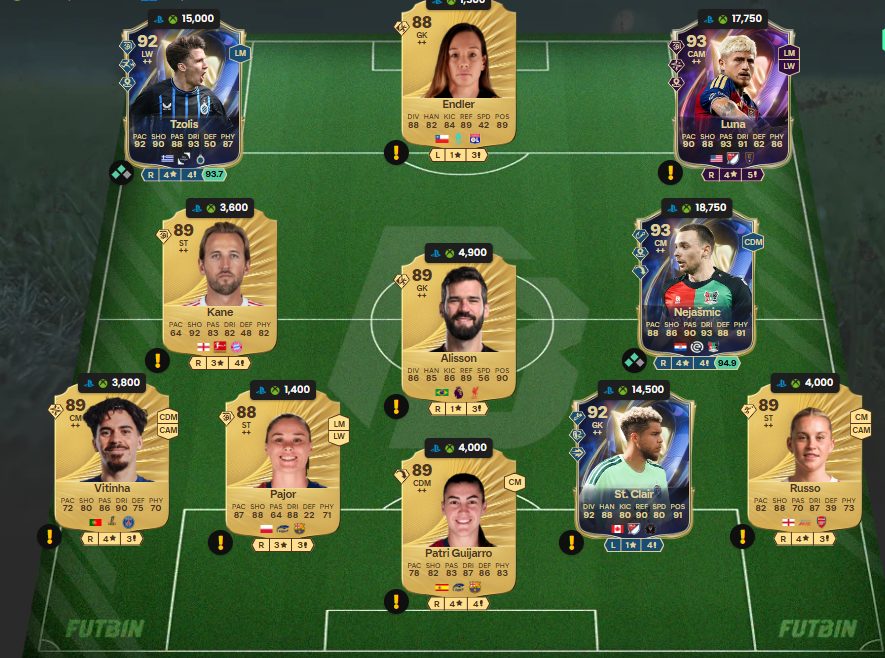Click the chemistry style icon beside Nejašmić
Image resolution: width=885 pixels, height=658 pixels.
pyautogui.click(x=634, y=360)
